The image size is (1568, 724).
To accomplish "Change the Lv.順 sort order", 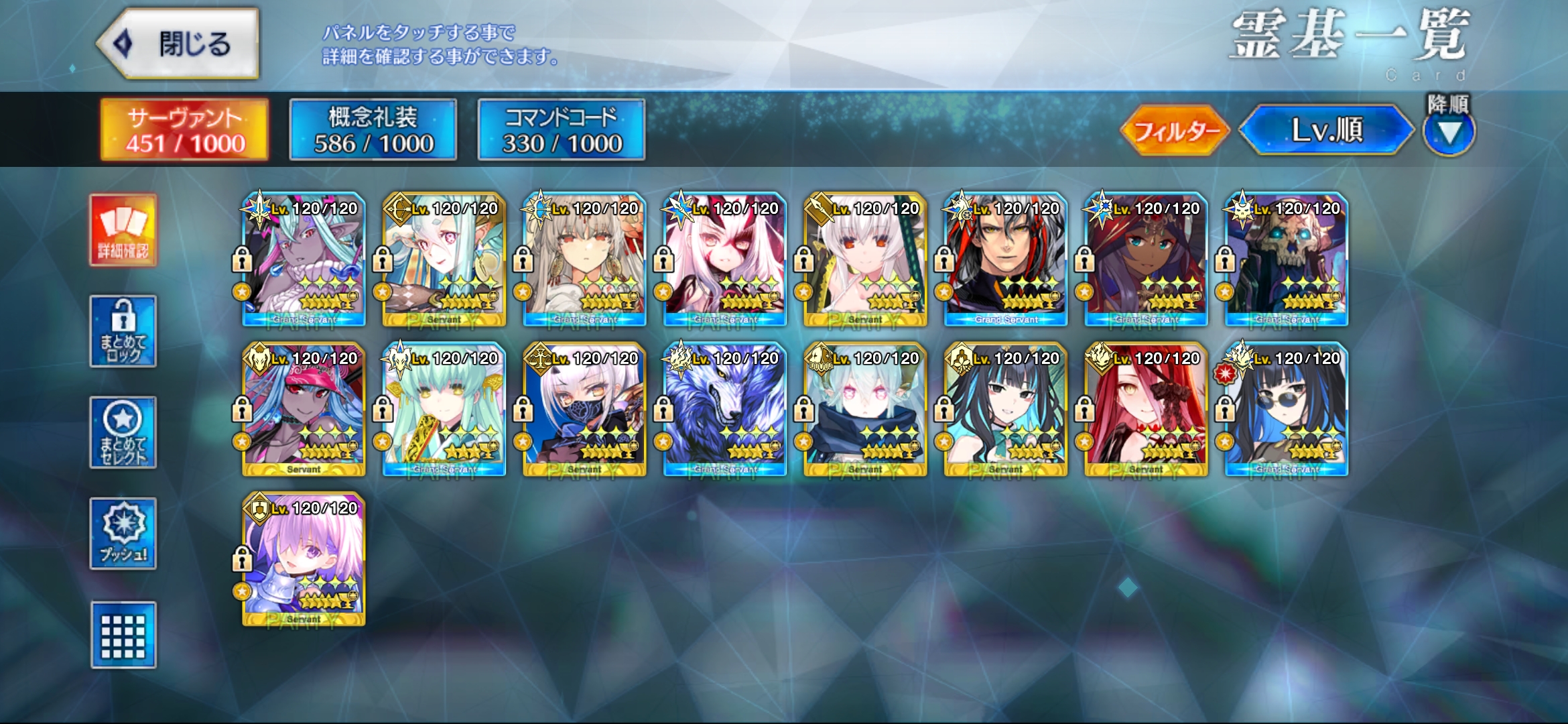I will tap(1326, 130).
